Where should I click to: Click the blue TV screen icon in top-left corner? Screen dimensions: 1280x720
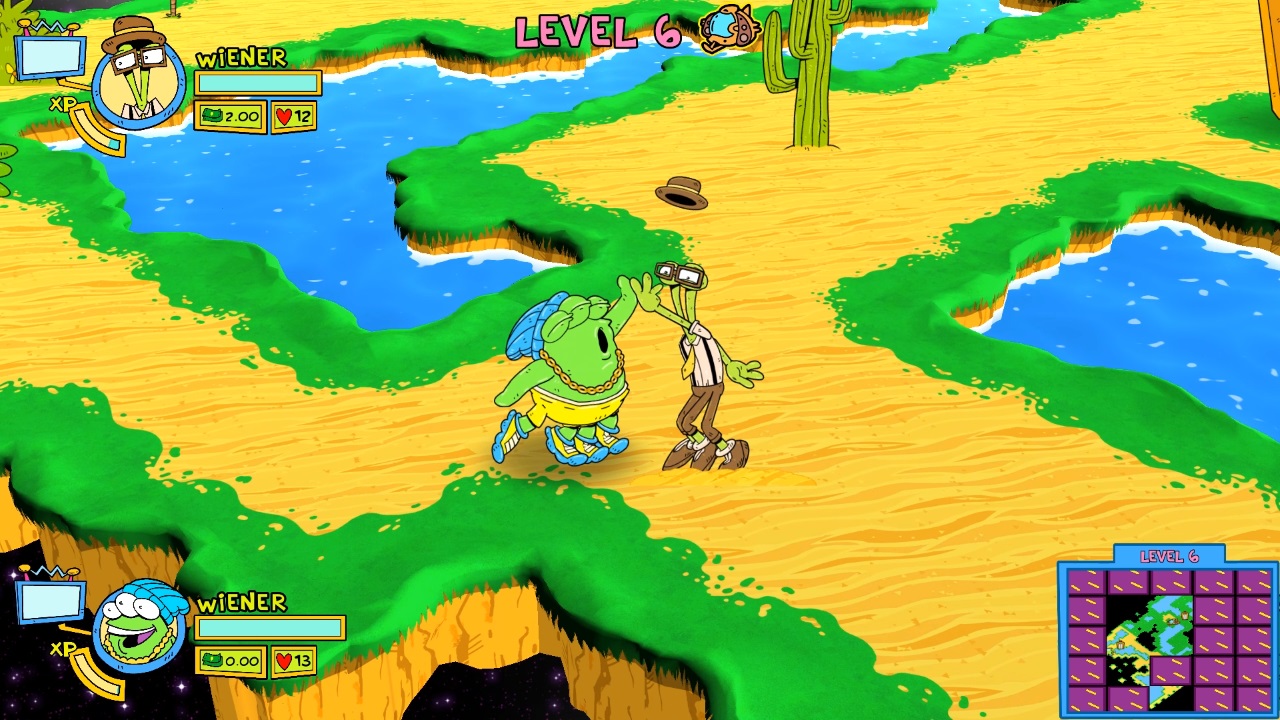tap(49, 55)
